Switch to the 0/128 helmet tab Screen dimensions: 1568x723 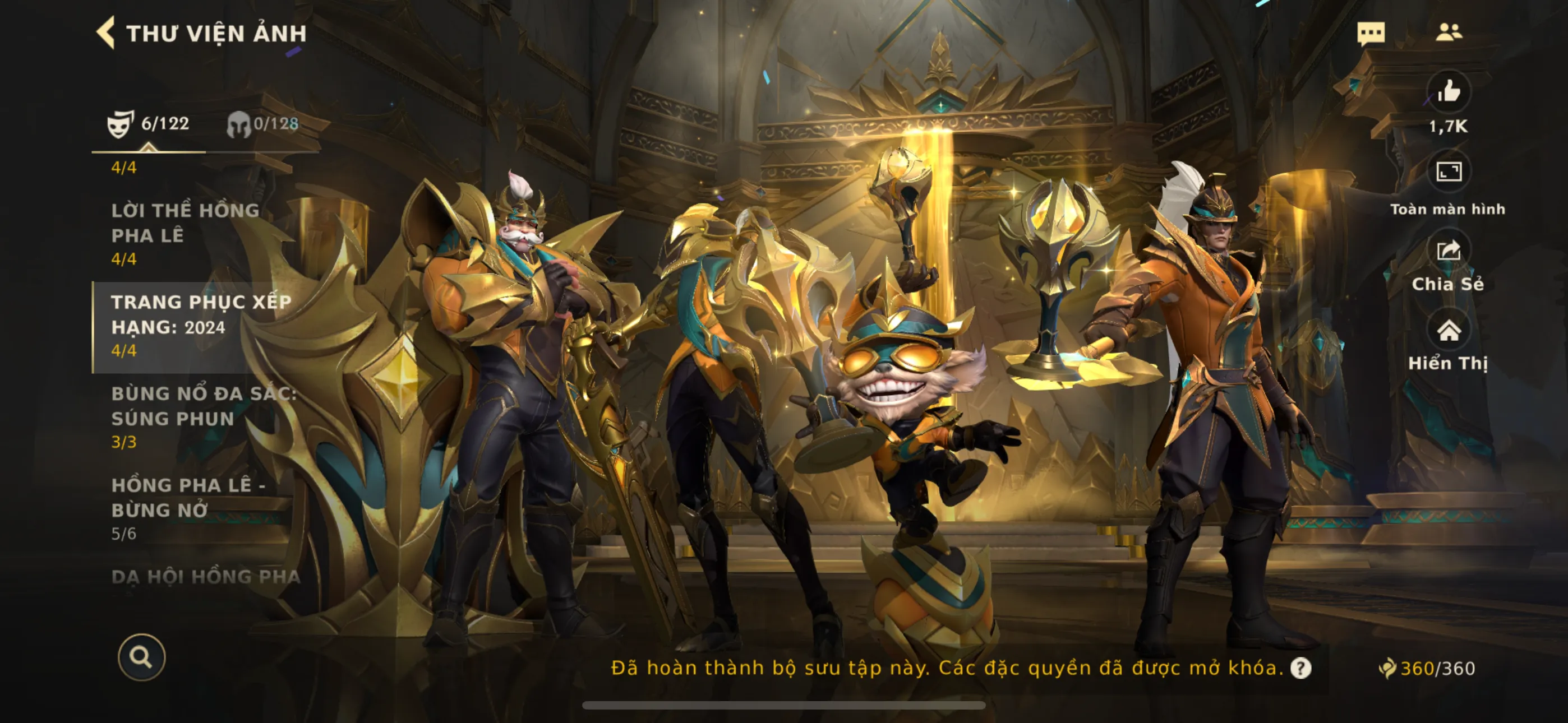pyautogui.click(x=262, y=124)
